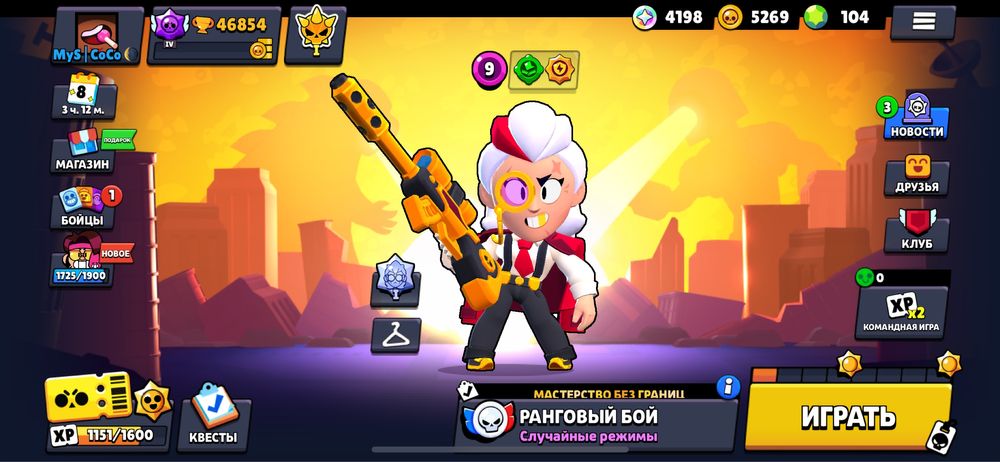
Task: Open the calendar event with 3 ч. timer
Action: pos(84,96)
